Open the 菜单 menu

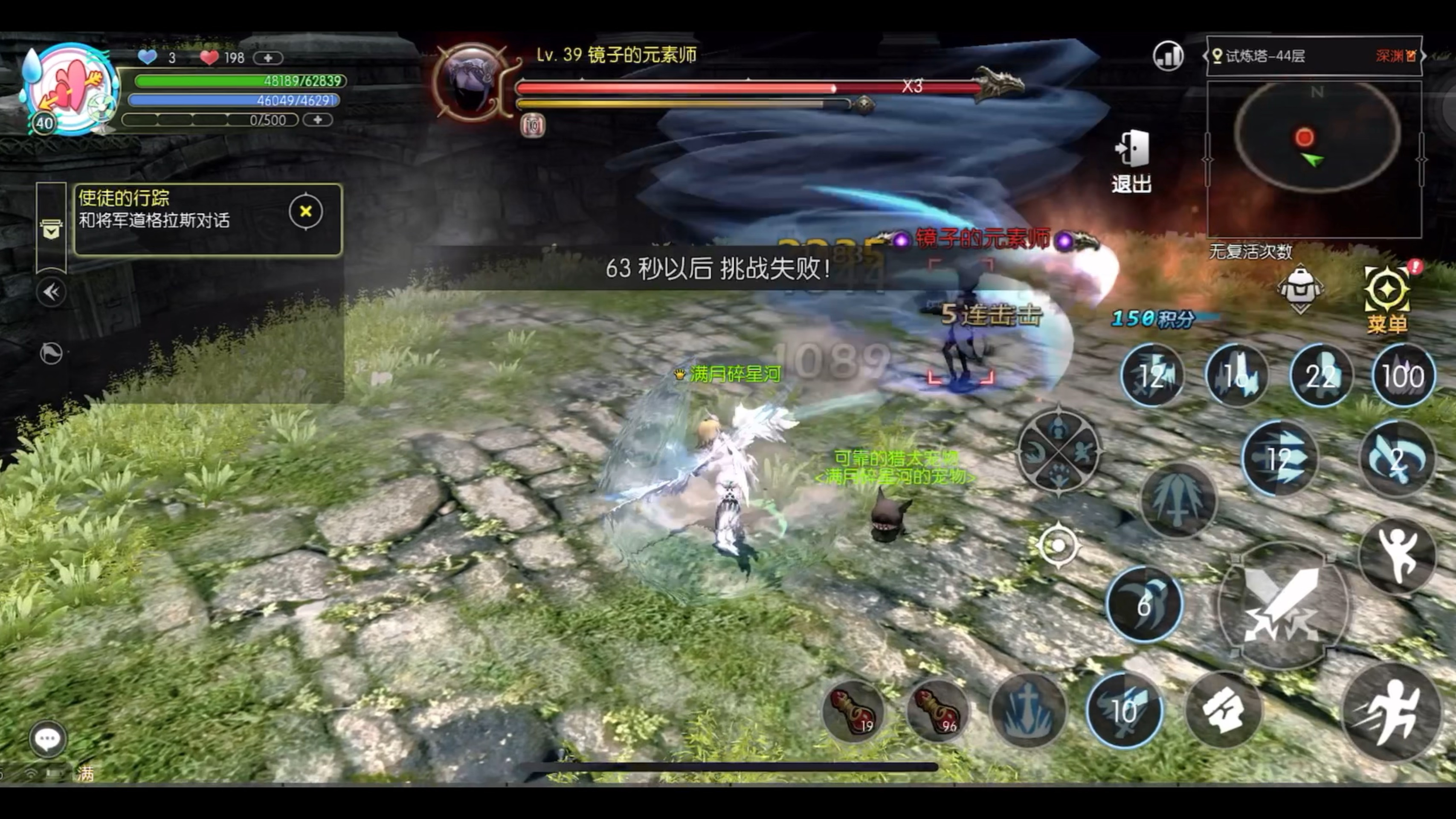pos(1386,299)
